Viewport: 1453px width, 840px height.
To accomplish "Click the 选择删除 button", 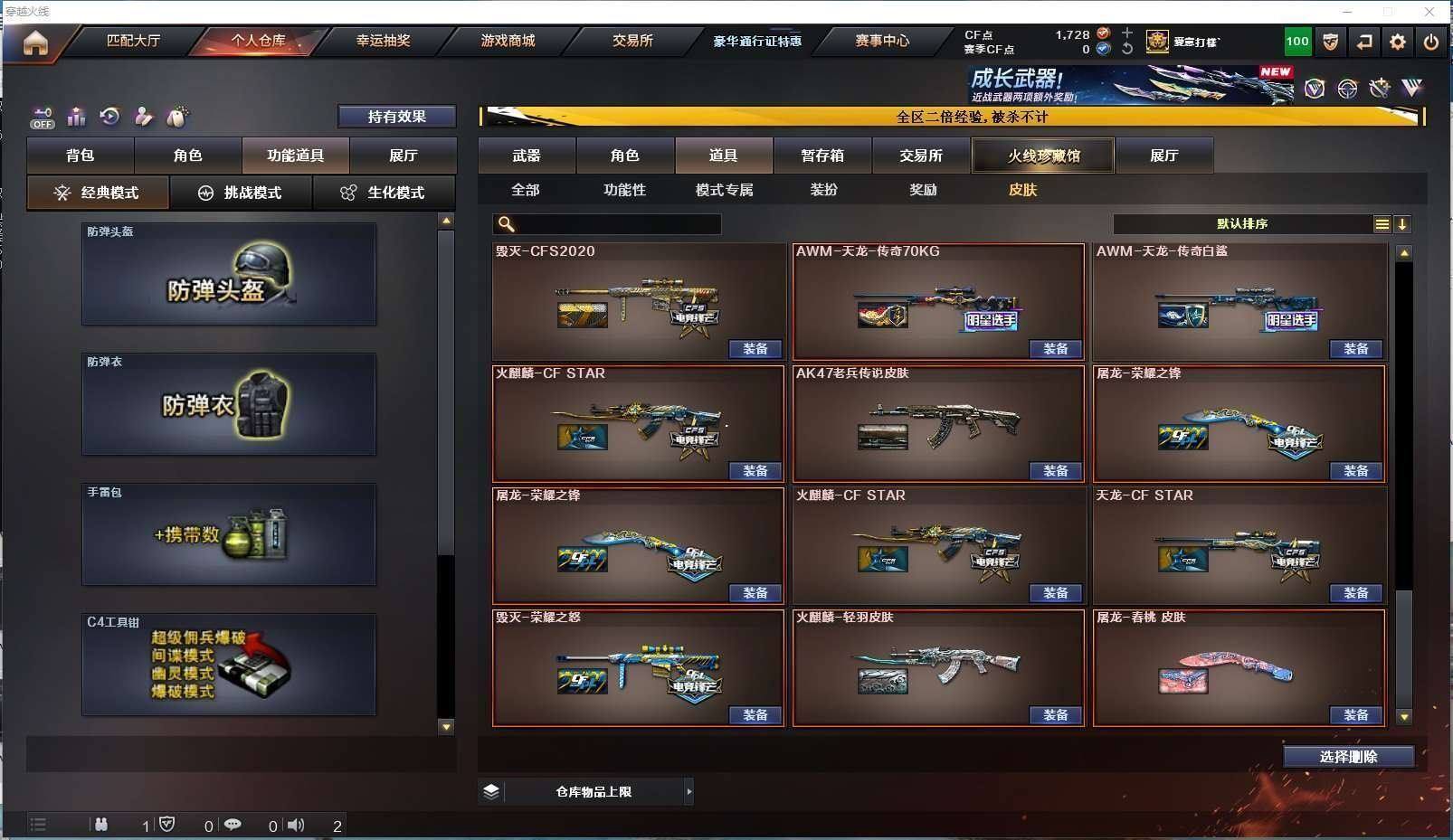I will pos(1348,757).
